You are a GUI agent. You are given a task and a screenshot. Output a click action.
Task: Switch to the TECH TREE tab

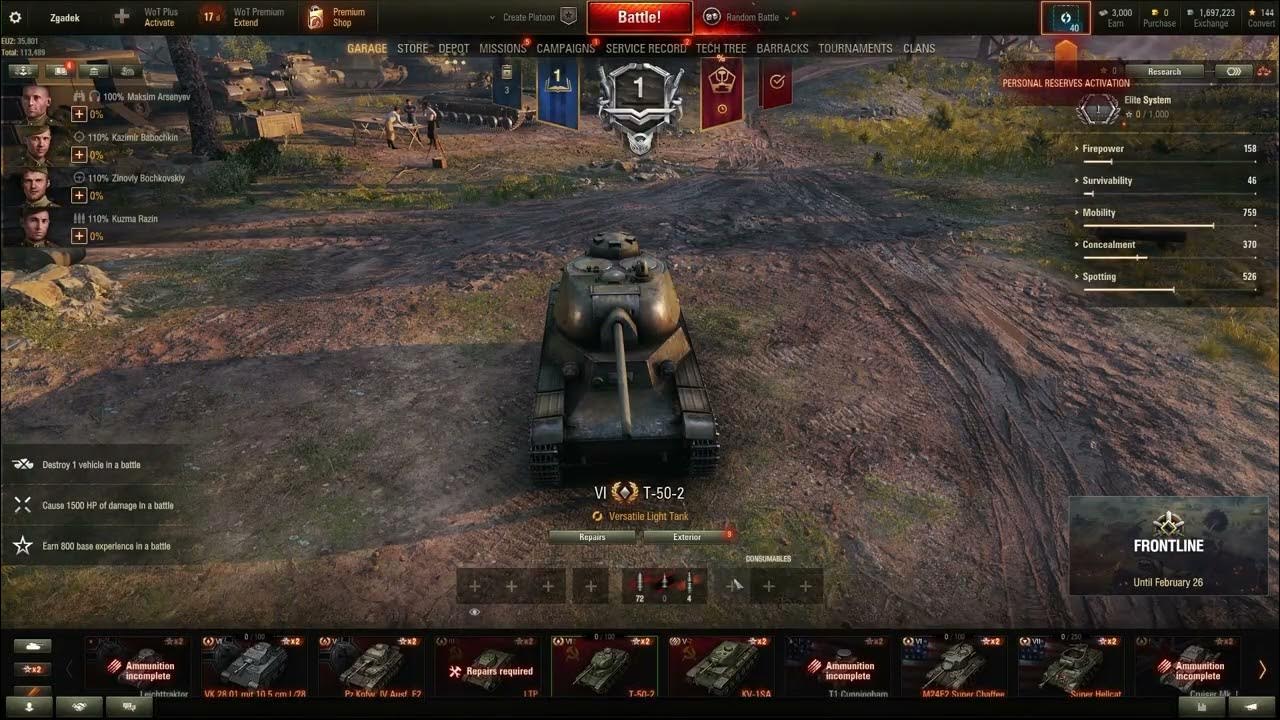coord(722,48)
